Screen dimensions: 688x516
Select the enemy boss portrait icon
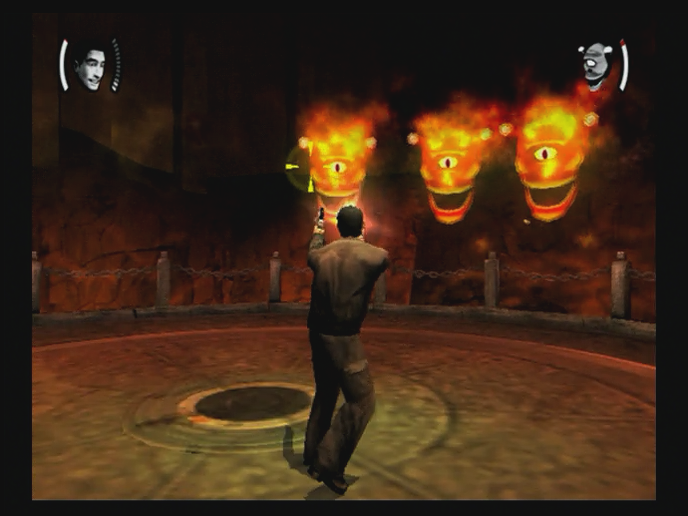tap(597, 64)
